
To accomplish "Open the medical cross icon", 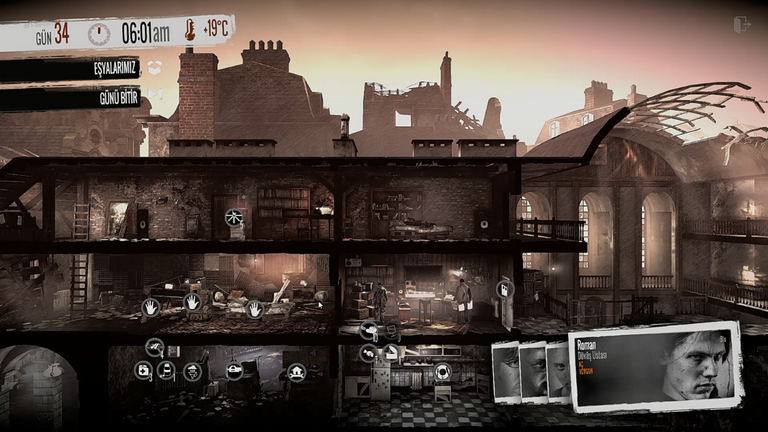I will click(x=144, y=371).
